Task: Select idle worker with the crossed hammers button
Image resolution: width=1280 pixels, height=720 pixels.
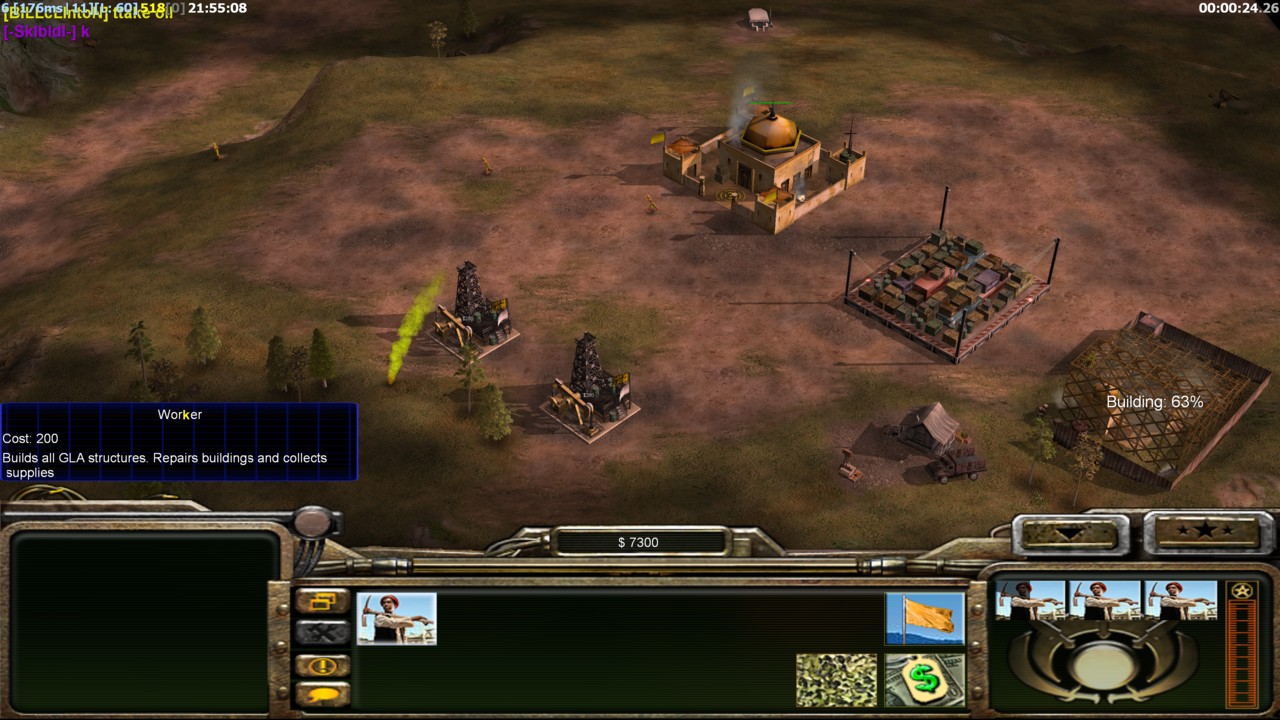Action: (322, 632)
